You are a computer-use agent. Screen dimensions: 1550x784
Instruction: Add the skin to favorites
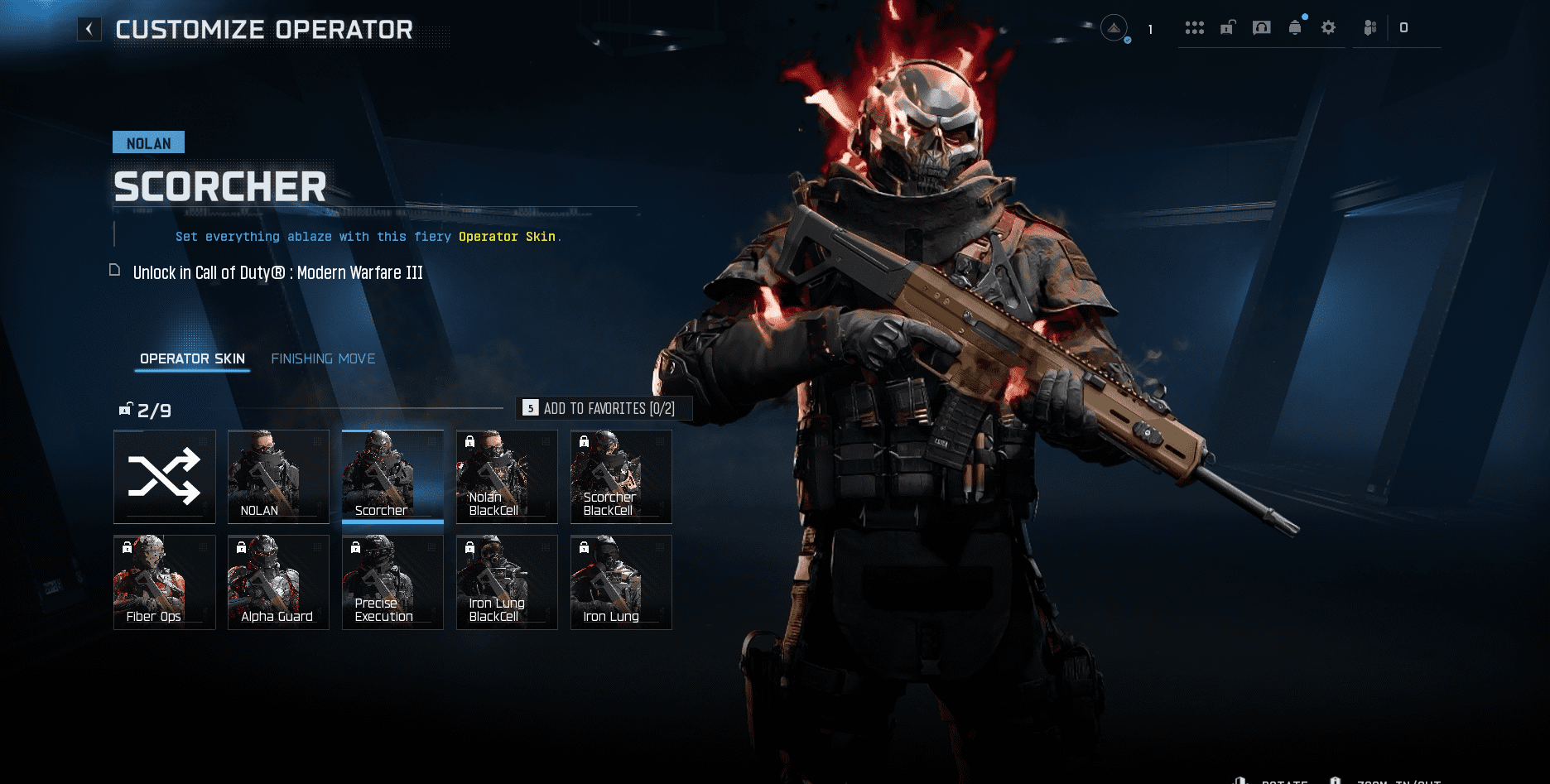[604, 408]
